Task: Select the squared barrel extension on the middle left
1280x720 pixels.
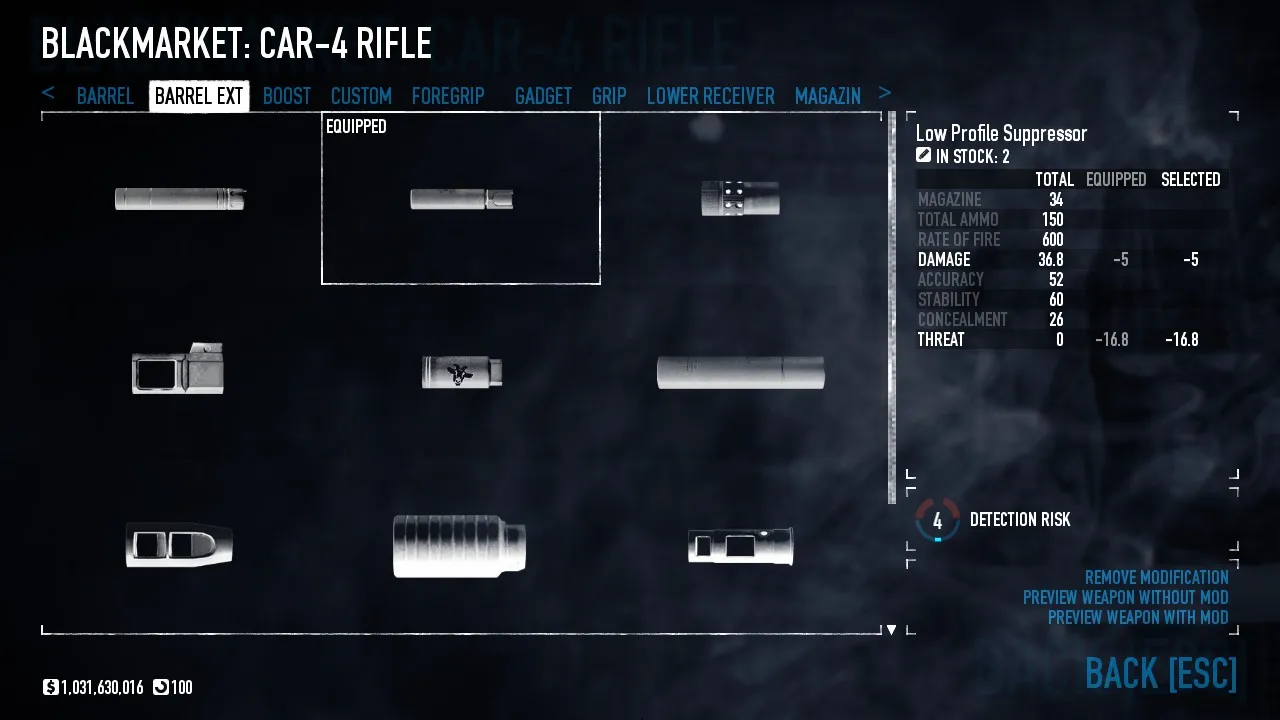Action: pyautogui.click(x=178, y=371)
